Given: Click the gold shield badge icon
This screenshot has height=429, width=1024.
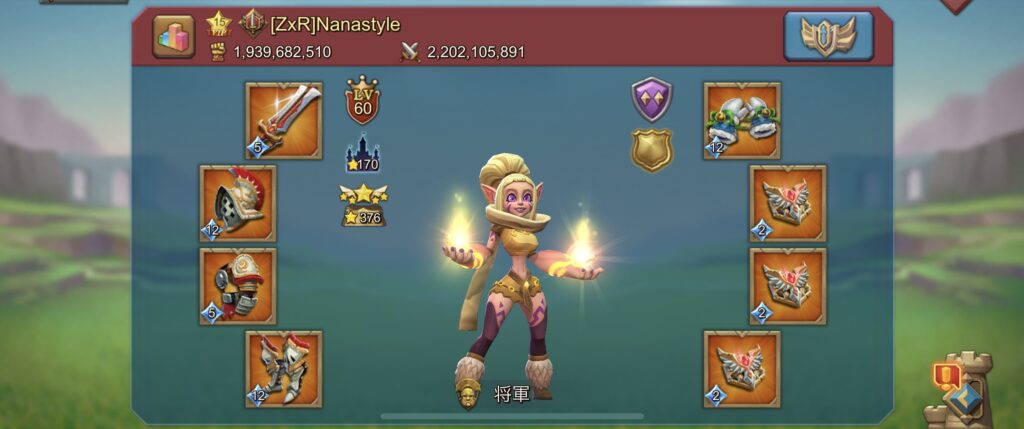Looking at the screenshot, I should 651,149.
